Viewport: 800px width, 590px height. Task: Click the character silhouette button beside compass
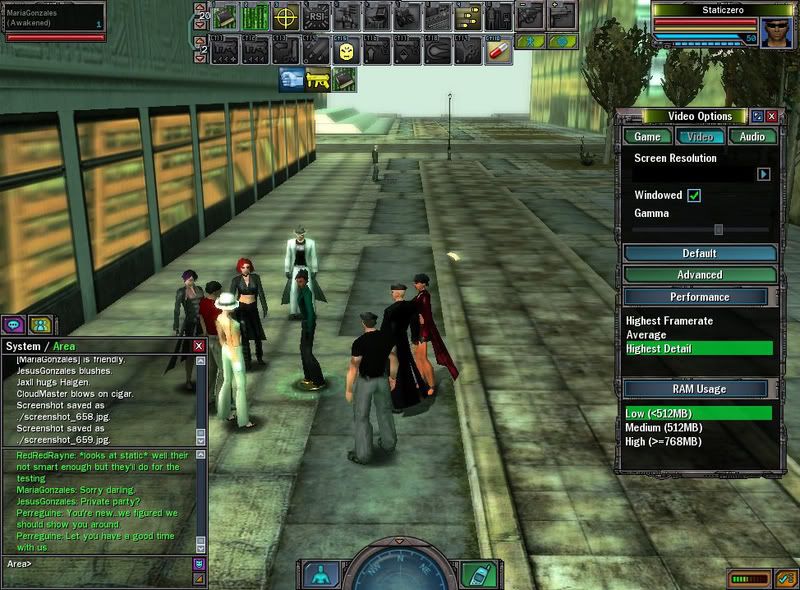pyautogui.click(x=319, y=575)
